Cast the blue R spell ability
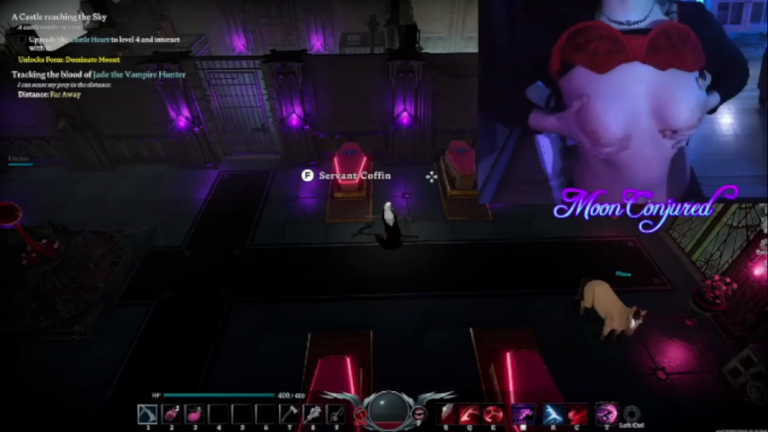This screenshot has width=768, height=432. click(552, 413)
